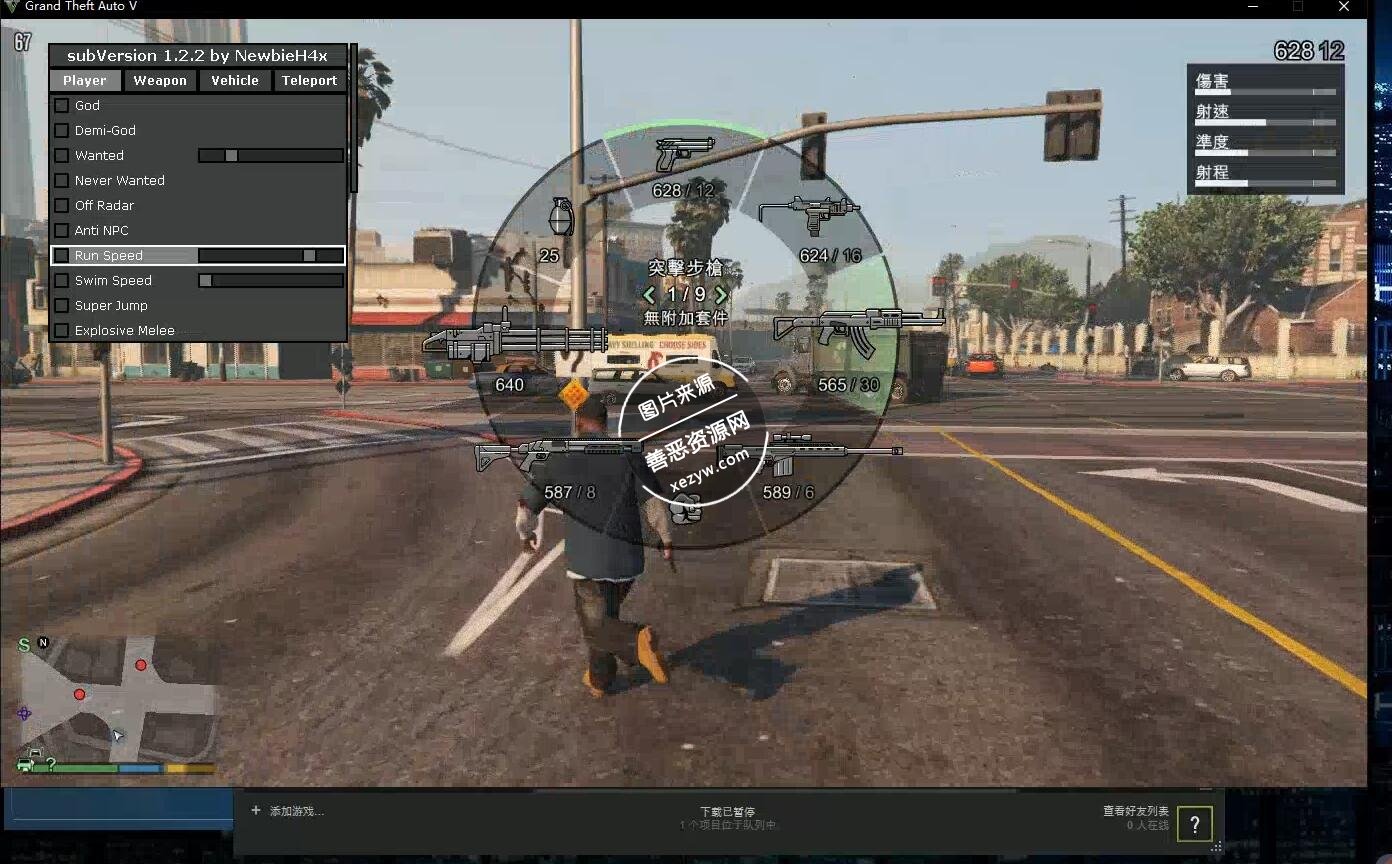The image size is (1392, 864).
Task: Check the Off Radar option
Action: tap(60, 205)
